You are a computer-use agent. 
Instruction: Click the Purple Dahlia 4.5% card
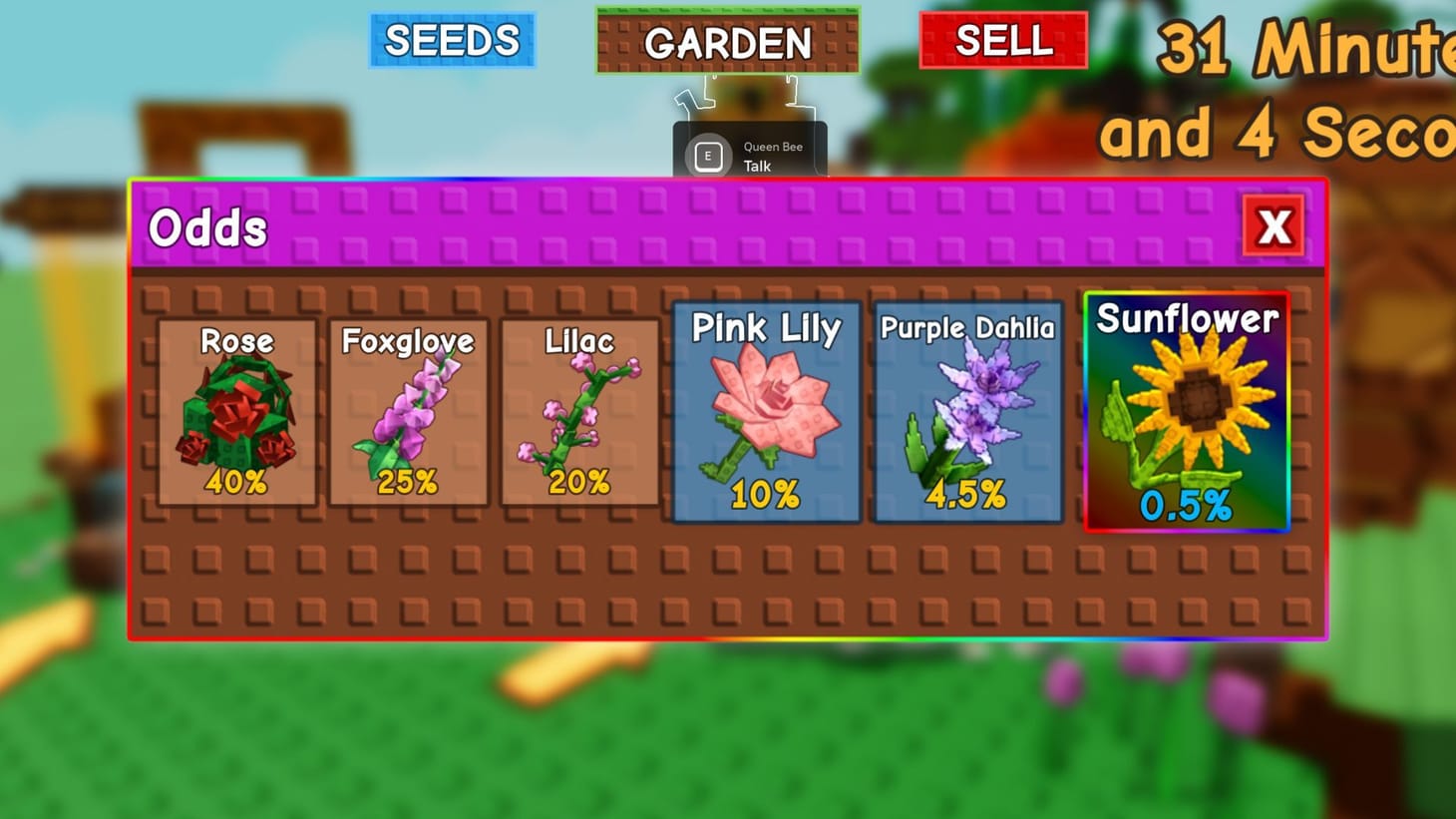[x=965, y=409]
